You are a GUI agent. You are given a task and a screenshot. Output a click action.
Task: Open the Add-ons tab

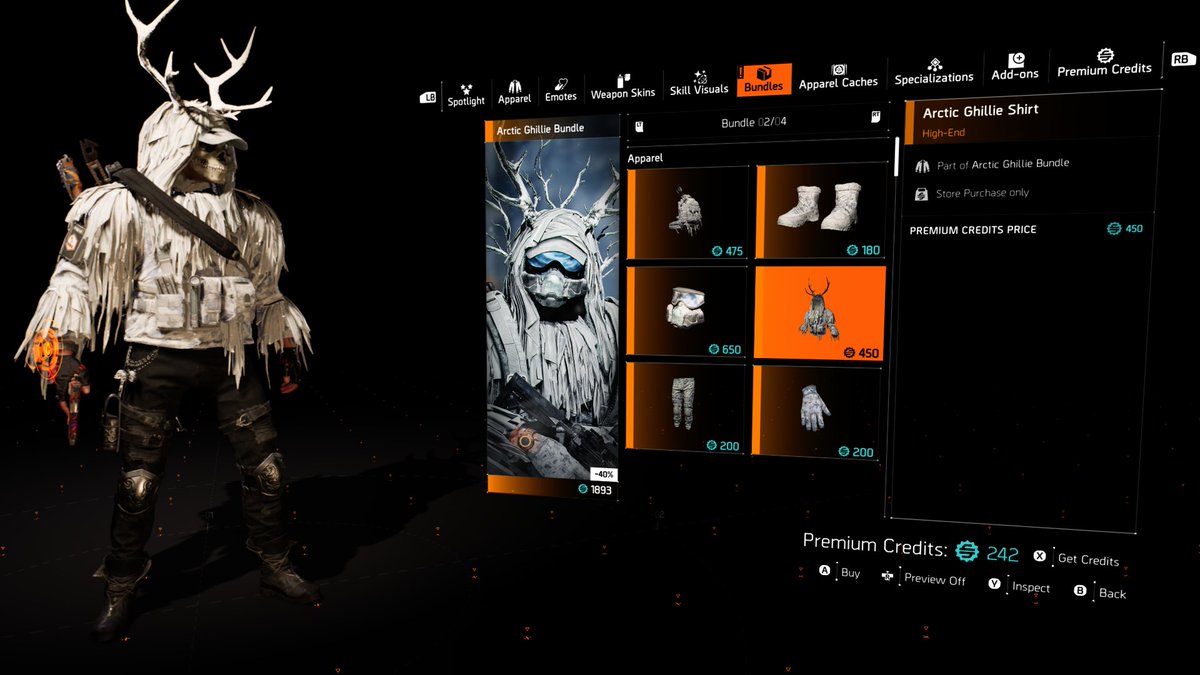(1015, 67)
